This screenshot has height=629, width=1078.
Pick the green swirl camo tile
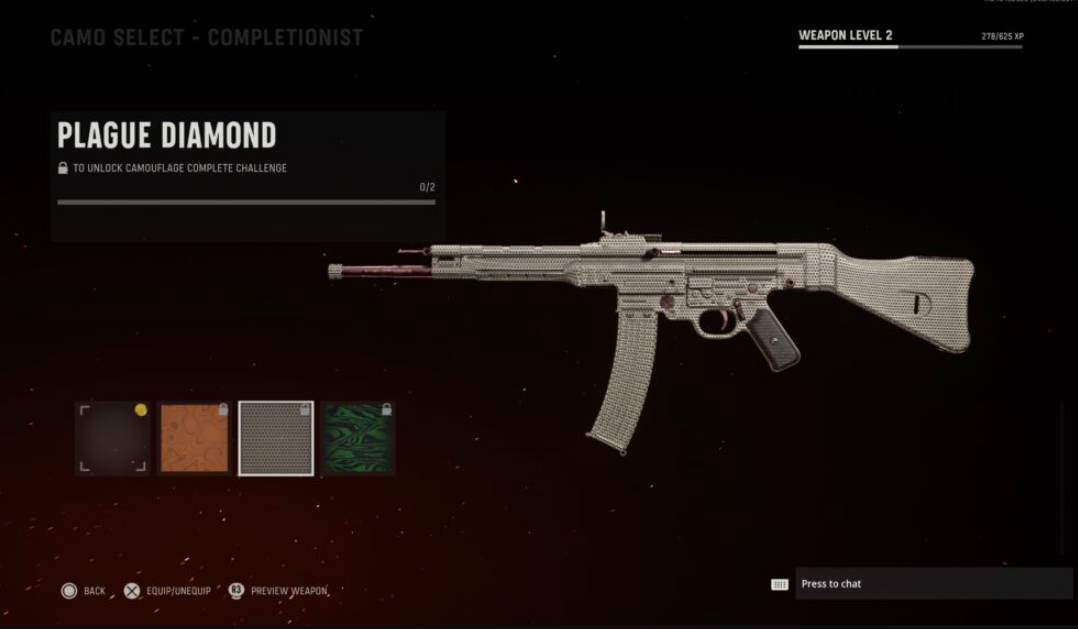[358, 438]
